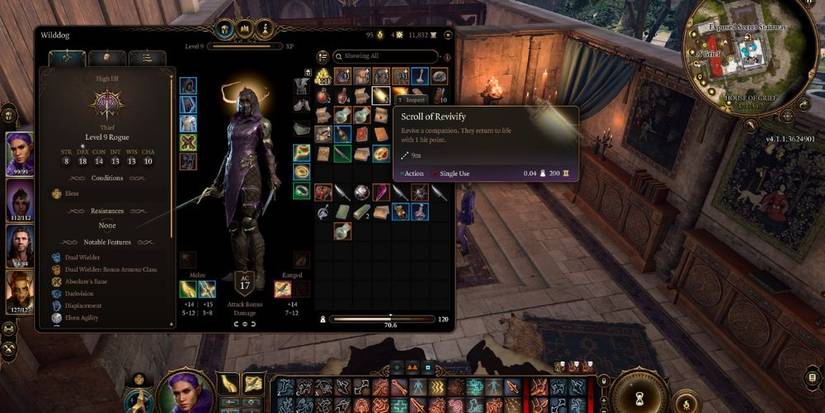The width and height of the screenshot is (825, 413).
Task: Select the Scroll of Revivify inventory slot
Action: click(381, 96)
